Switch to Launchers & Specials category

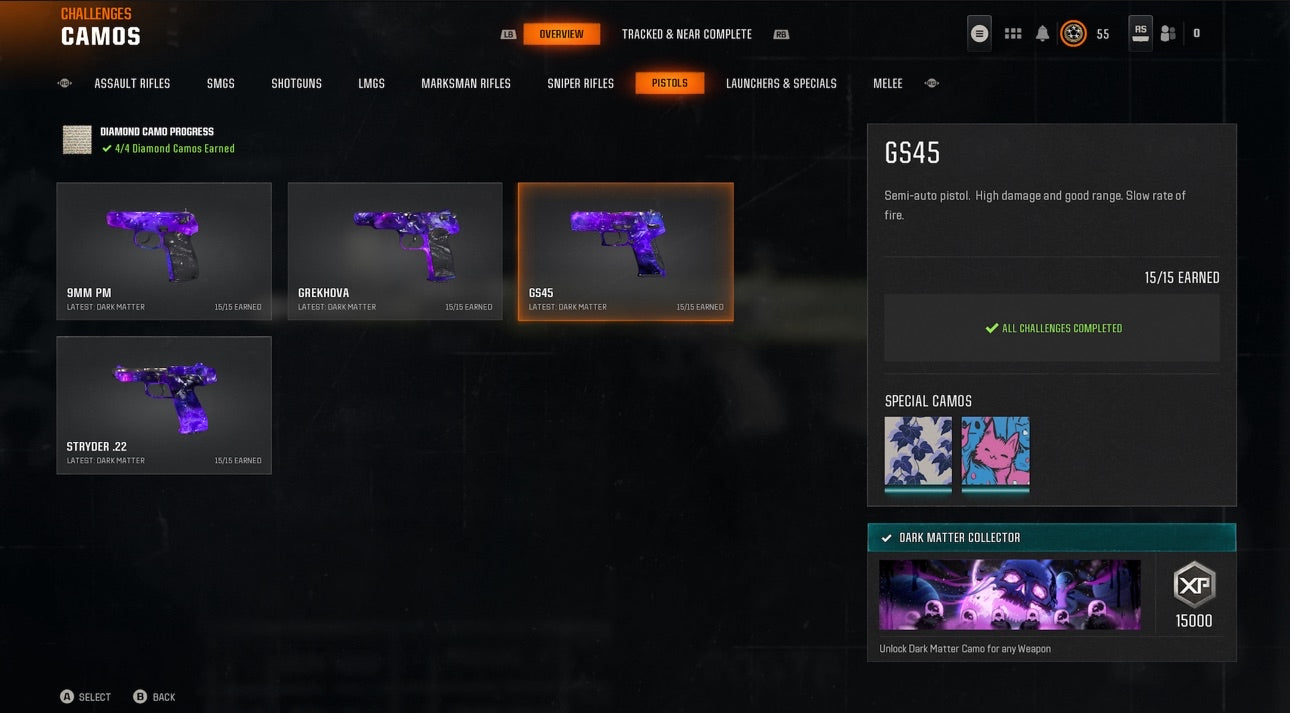pos(781,83)
